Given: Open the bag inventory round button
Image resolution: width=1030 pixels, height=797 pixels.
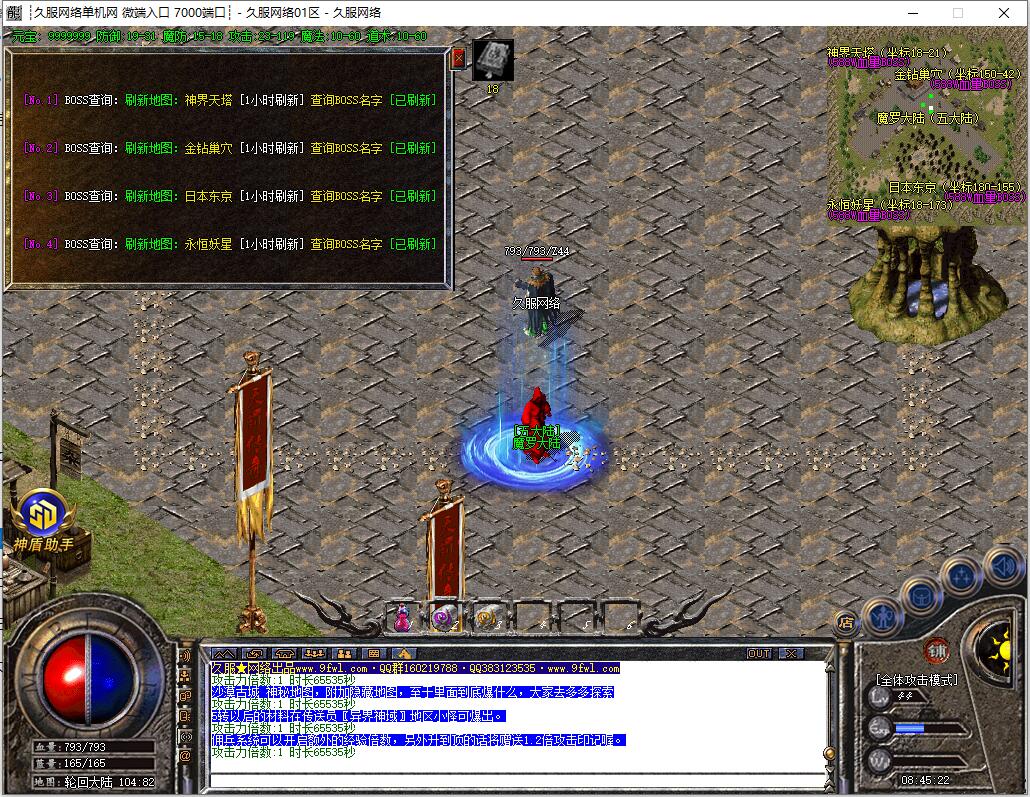Looking at the screenshot, I should (920, 596).
